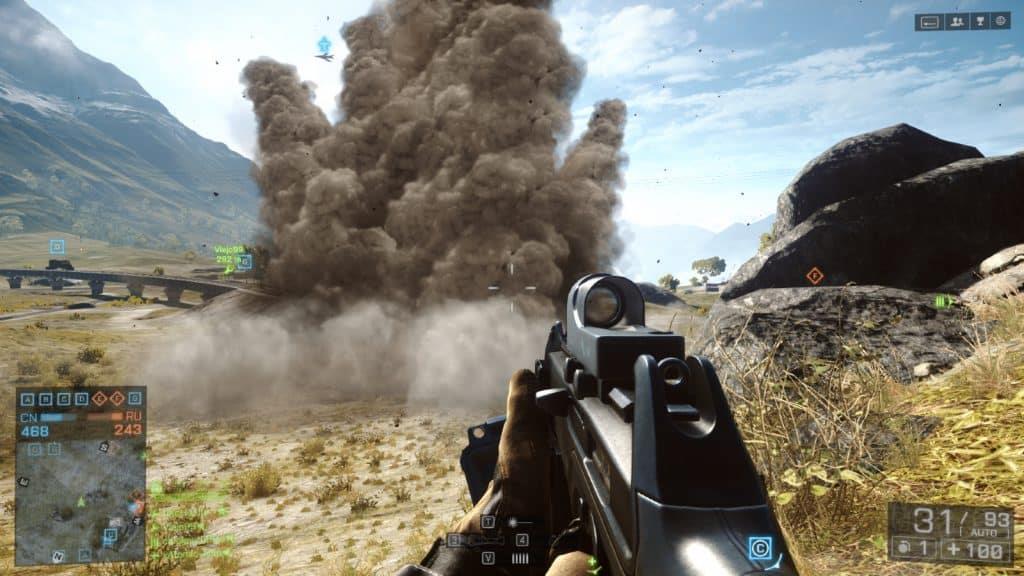
Task: Select flag B in the objective row
Action: 47,398
